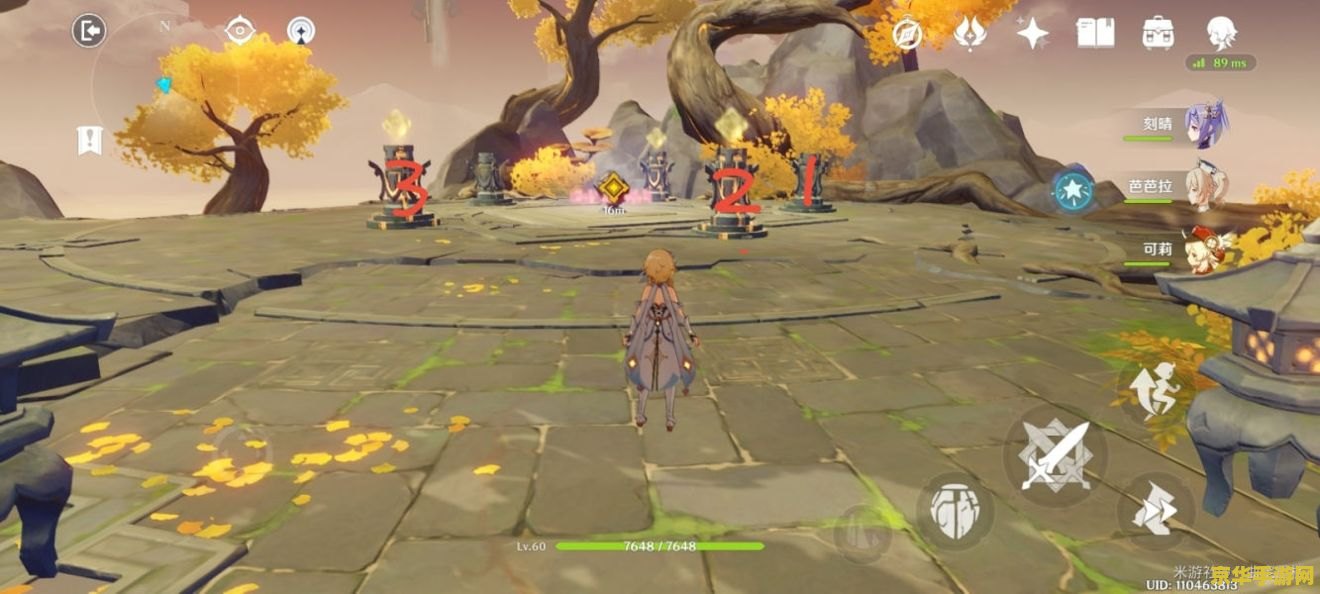1320x594 pixels.
Task: Trigger the glowing star Elemental Burst
Action: click(x=1072, y=190)
